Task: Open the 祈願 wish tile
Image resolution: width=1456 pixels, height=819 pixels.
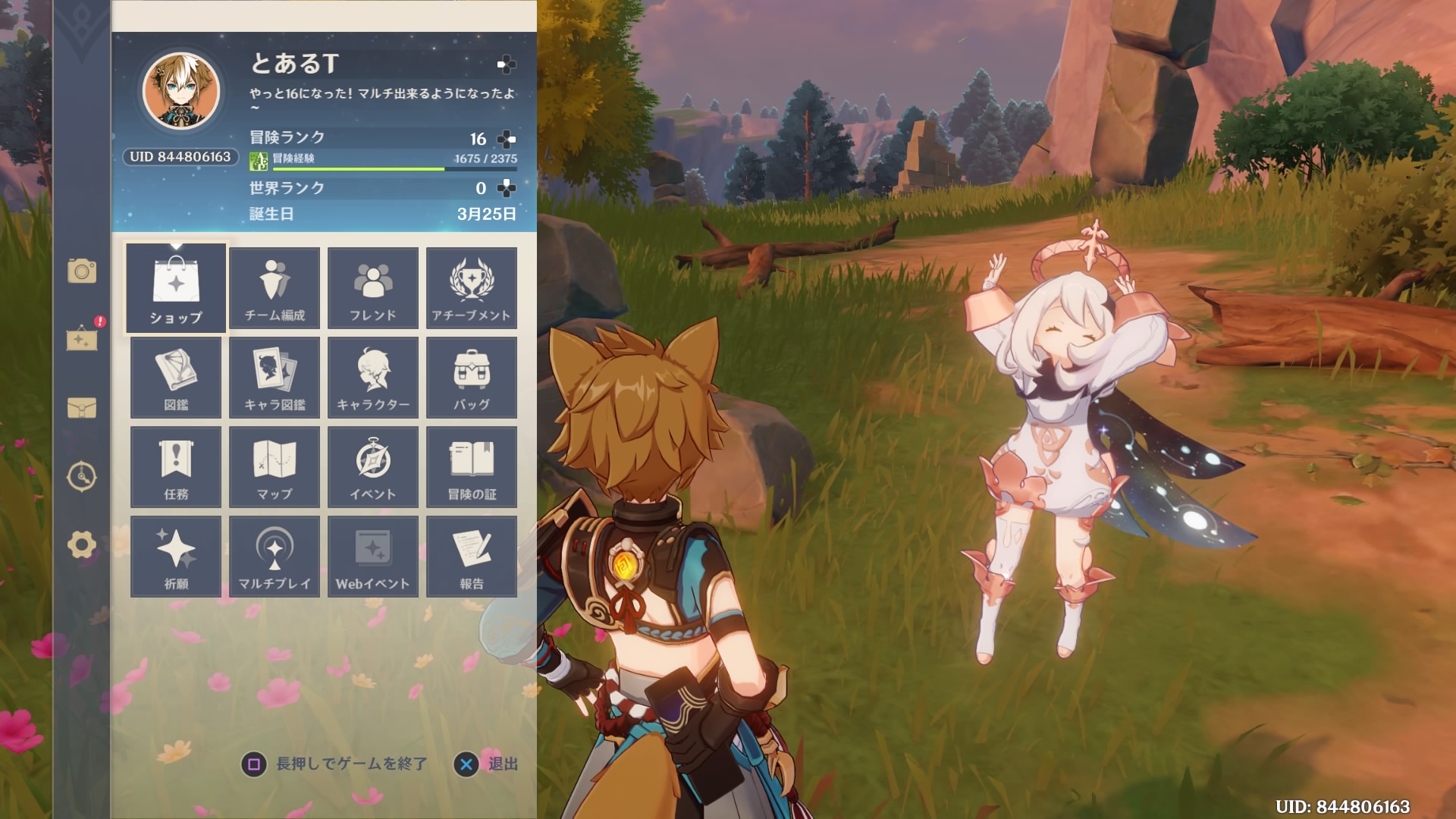Action: (x=176, y=557)
